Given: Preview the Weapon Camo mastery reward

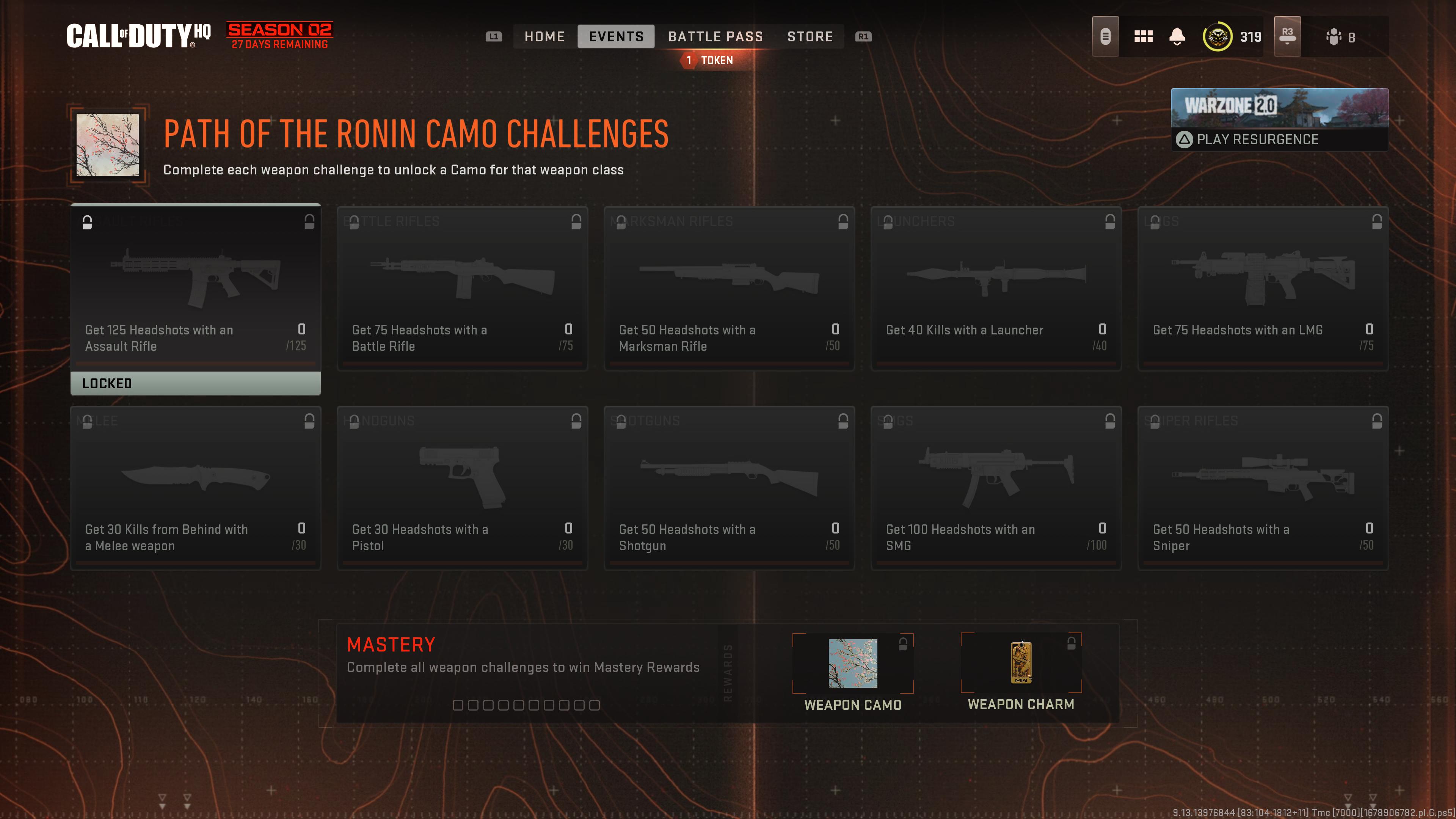Looking at the screenshot, I should tap(852, 664).
